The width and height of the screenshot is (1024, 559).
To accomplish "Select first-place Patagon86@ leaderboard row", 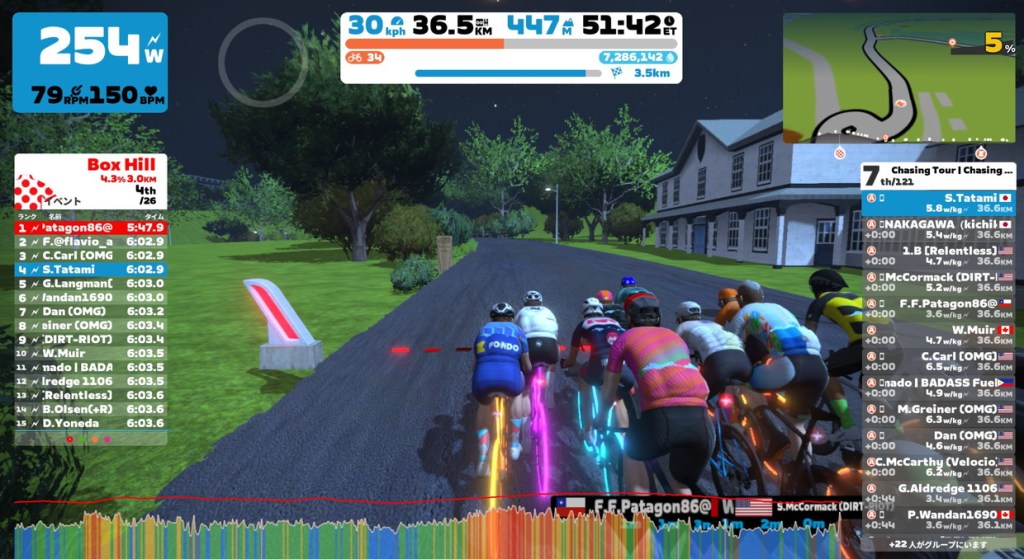I will coord(90,227).
